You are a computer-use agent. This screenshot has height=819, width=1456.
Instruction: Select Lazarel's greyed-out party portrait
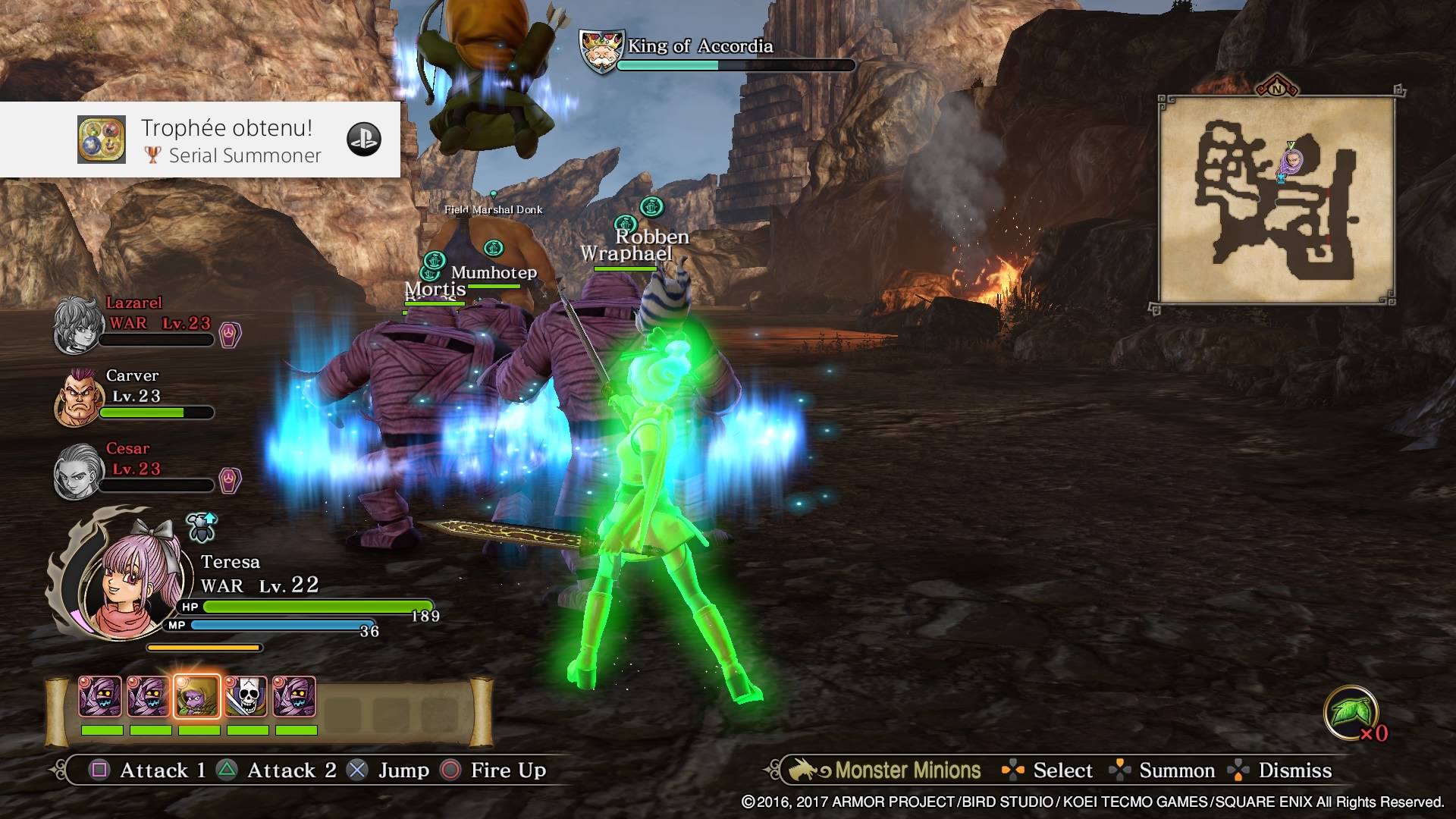pos(77,325)
